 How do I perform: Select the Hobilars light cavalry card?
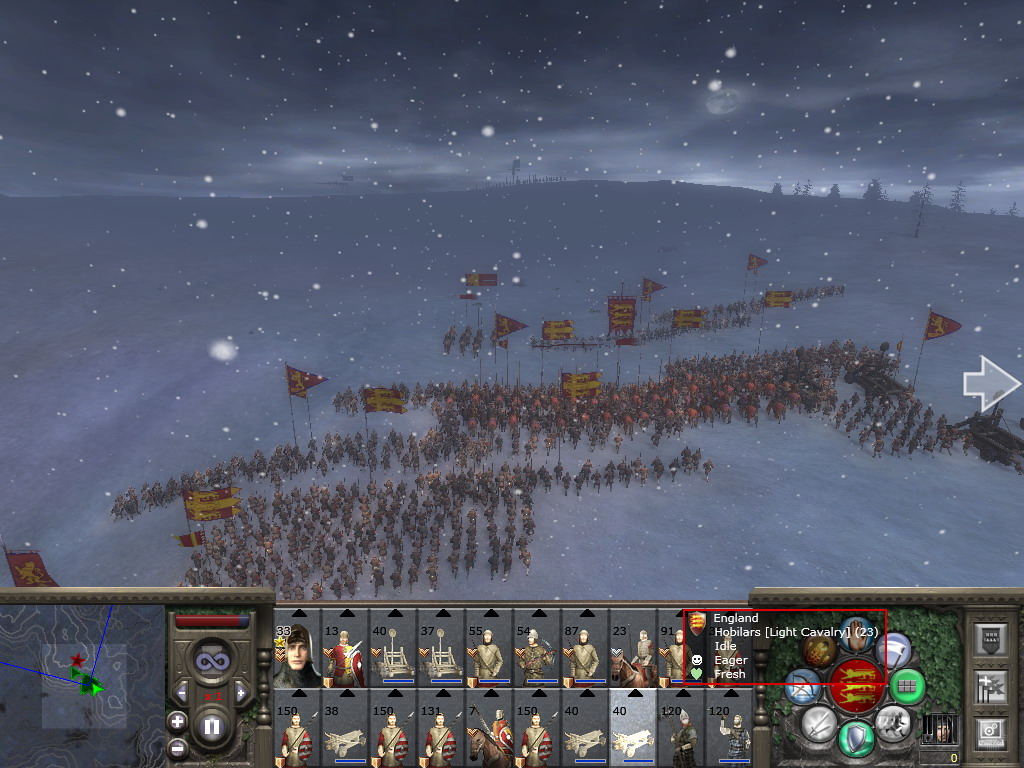pos(633,648)
